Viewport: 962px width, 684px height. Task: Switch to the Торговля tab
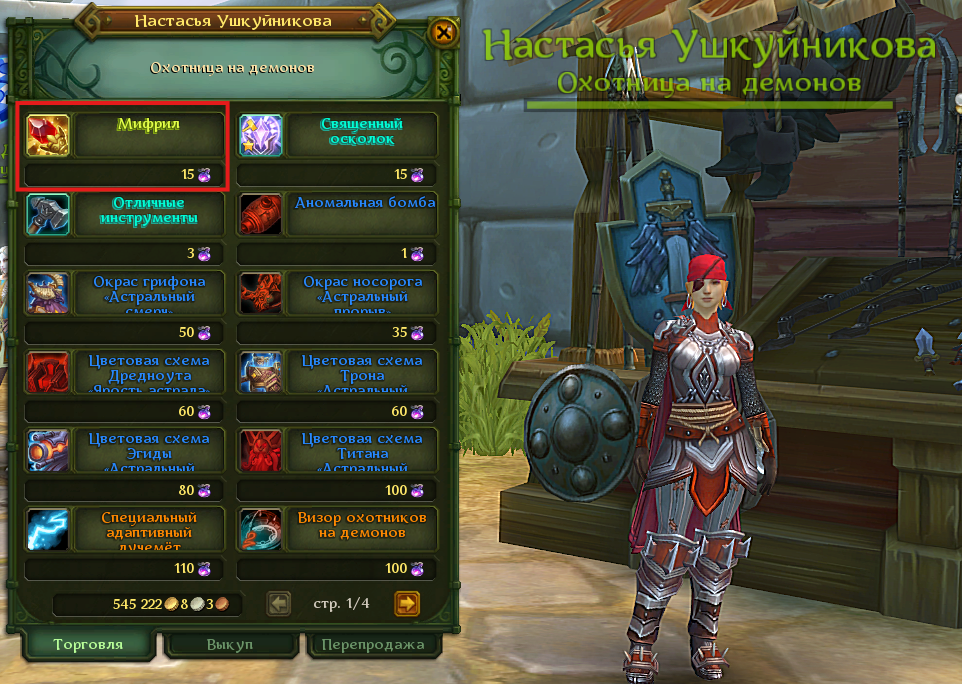tap(88, 645)
